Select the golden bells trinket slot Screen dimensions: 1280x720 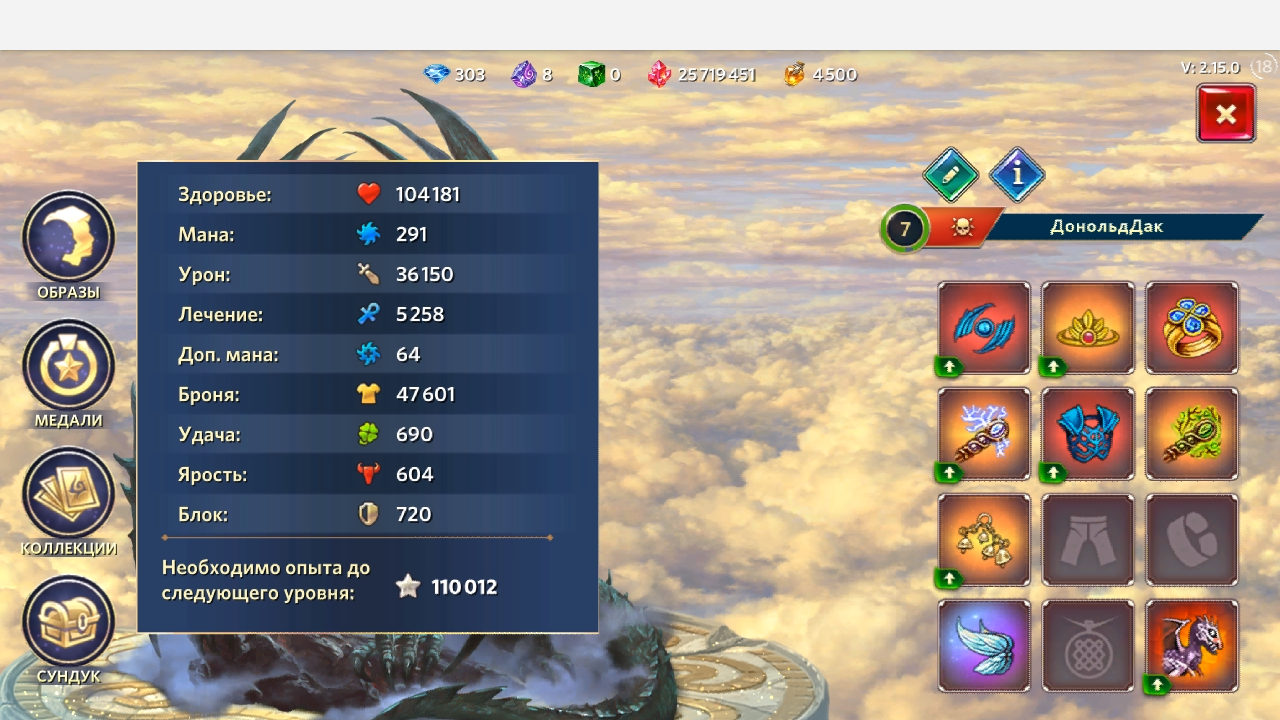(x=984, y=540)
